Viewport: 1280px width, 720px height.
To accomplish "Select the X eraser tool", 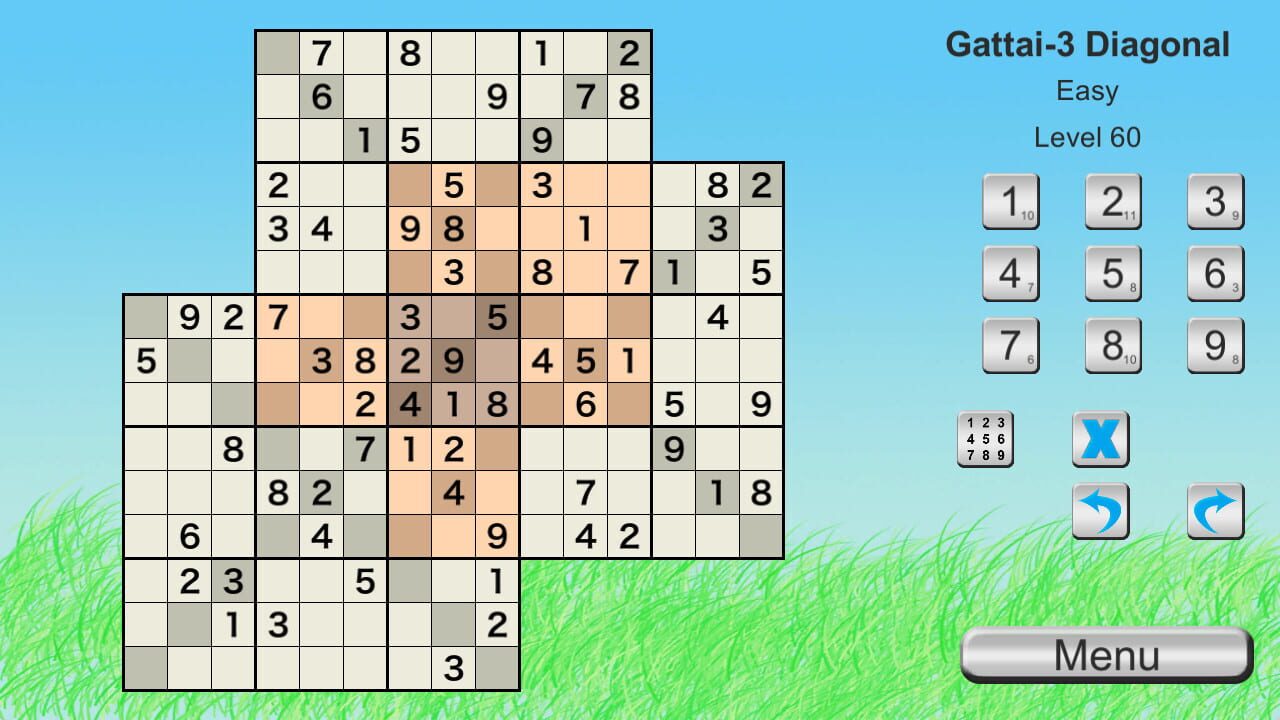I will [x=1100, y=438].
